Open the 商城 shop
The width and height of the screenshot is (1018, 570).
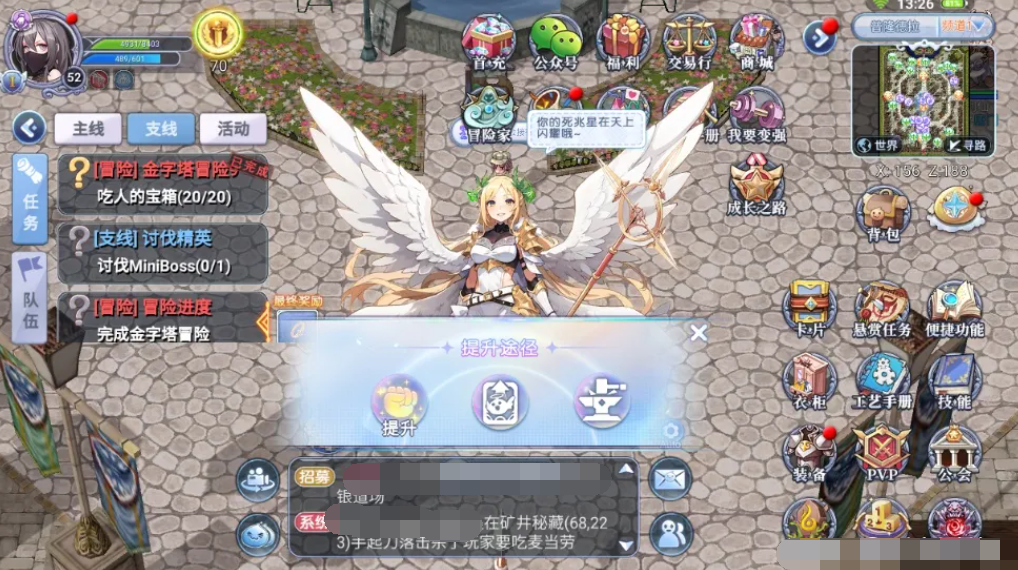click(756, 41)
